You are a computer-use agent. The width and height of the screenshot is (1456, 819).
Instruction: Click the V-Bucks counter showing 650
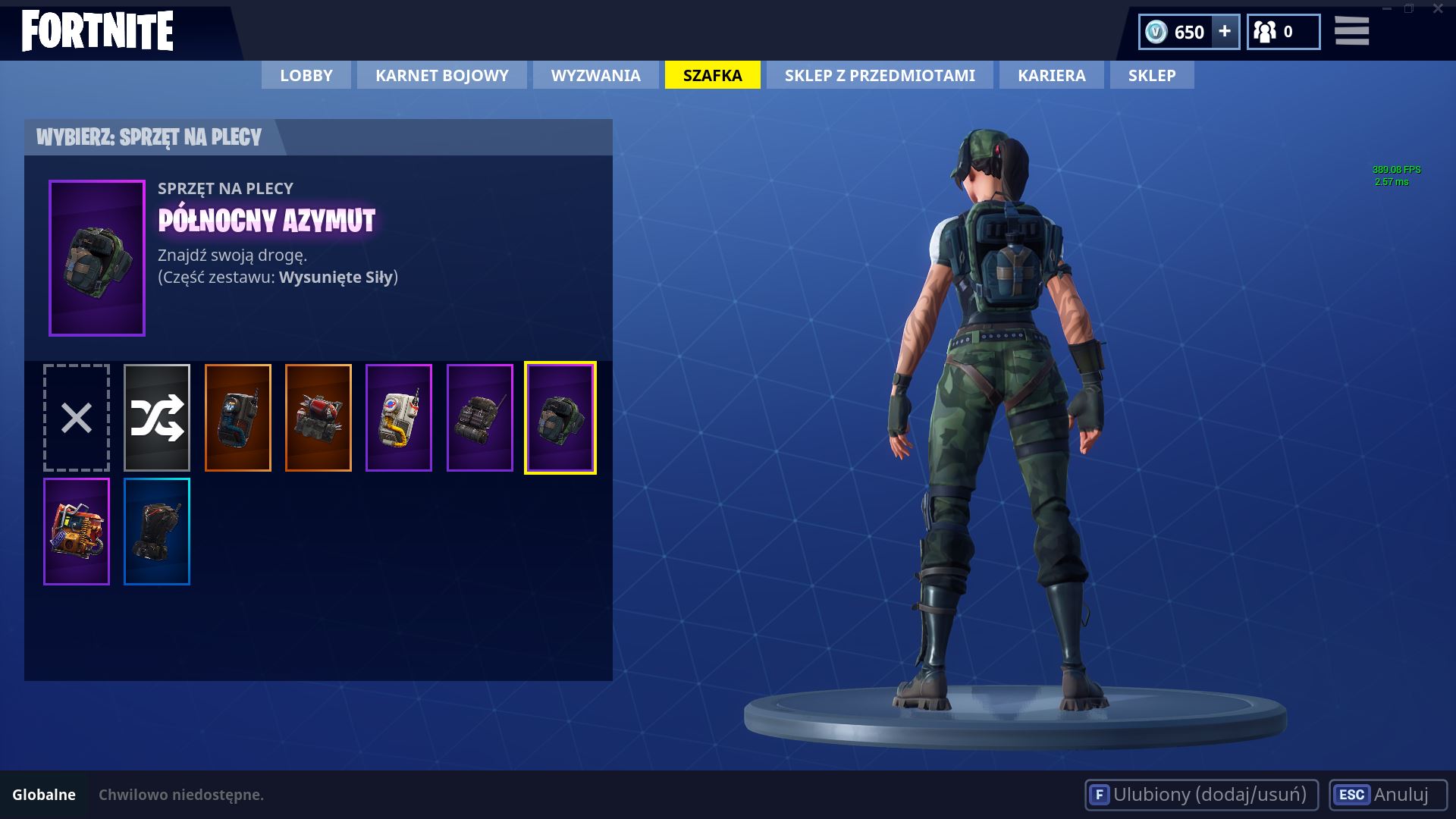point(1179,32)
